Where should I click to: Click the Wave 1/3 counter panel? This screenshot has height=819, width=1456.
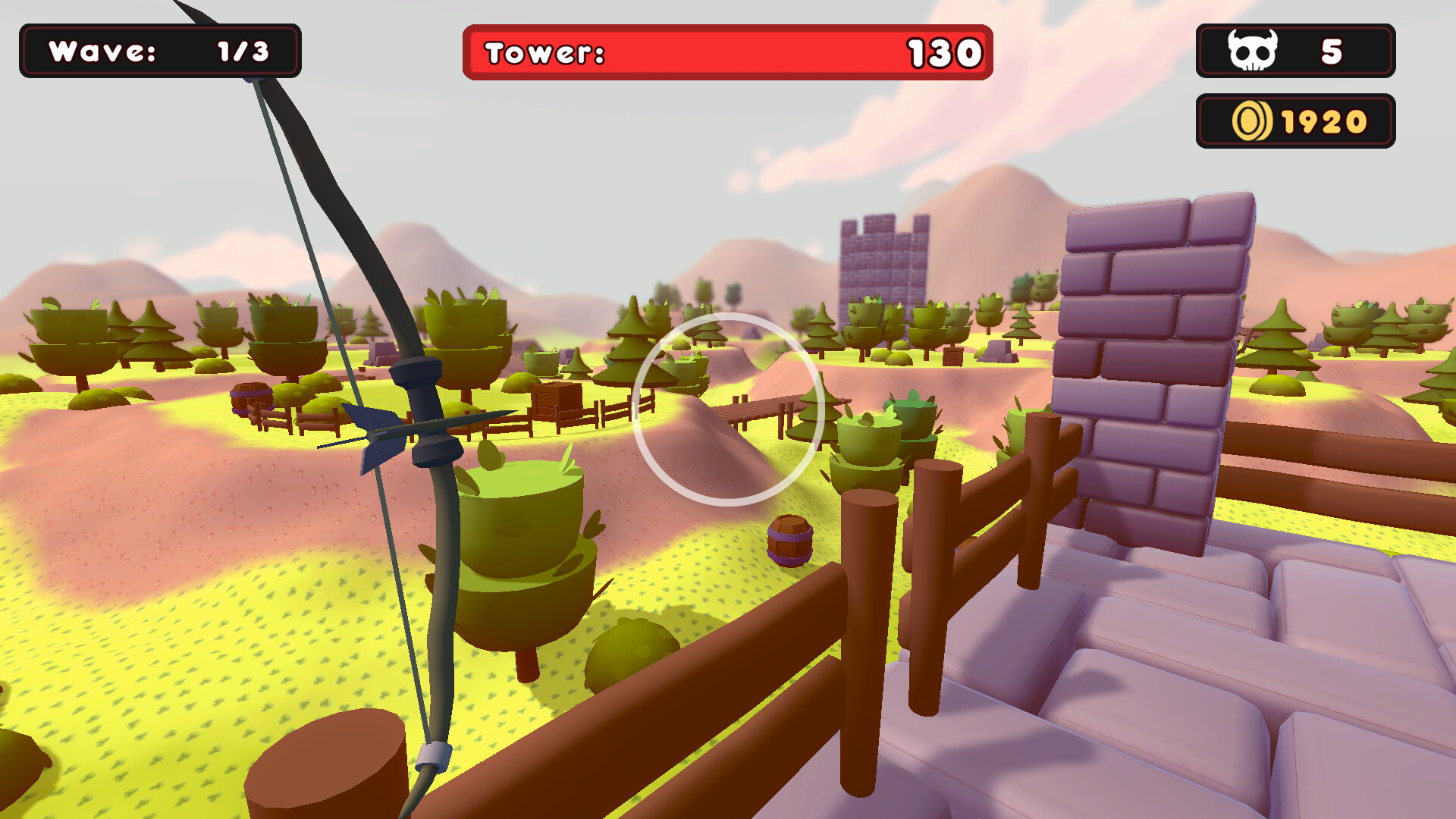[x=159, y=52]
